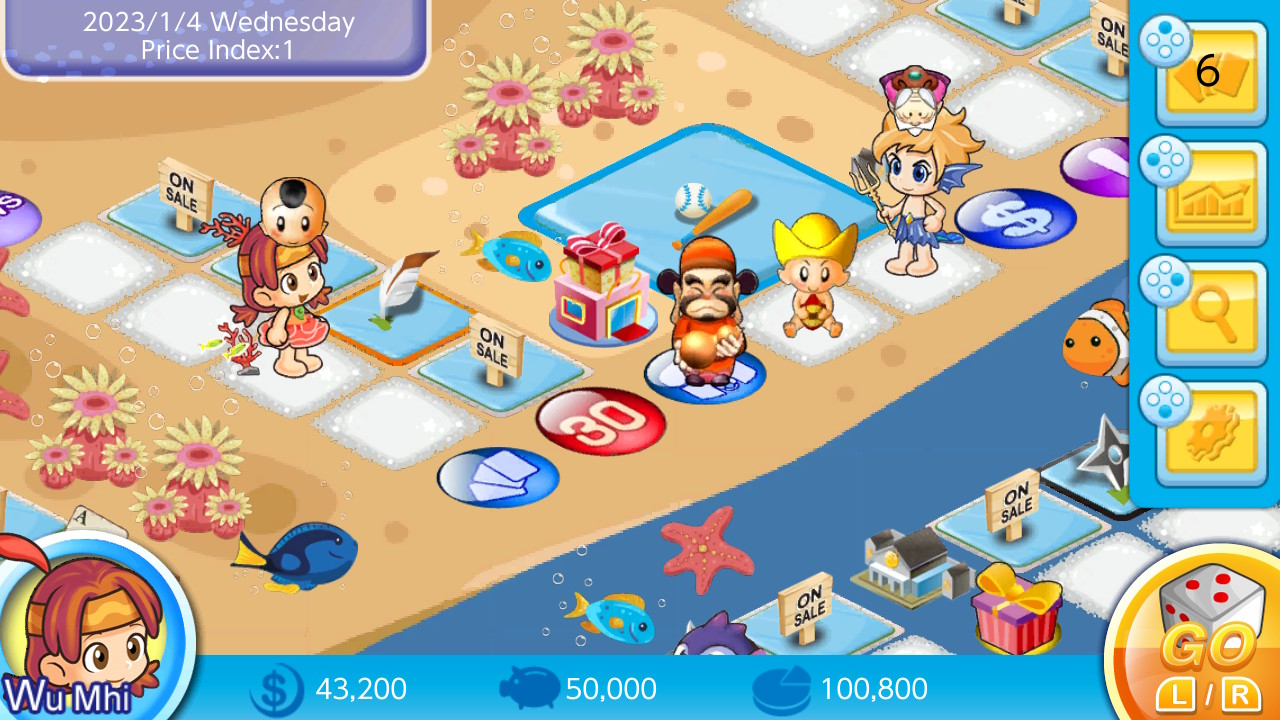Click the piggy bank icon beside 50,000
Image resolution: width=1280 pixels, height=720 pixels.
coord(528,689)
